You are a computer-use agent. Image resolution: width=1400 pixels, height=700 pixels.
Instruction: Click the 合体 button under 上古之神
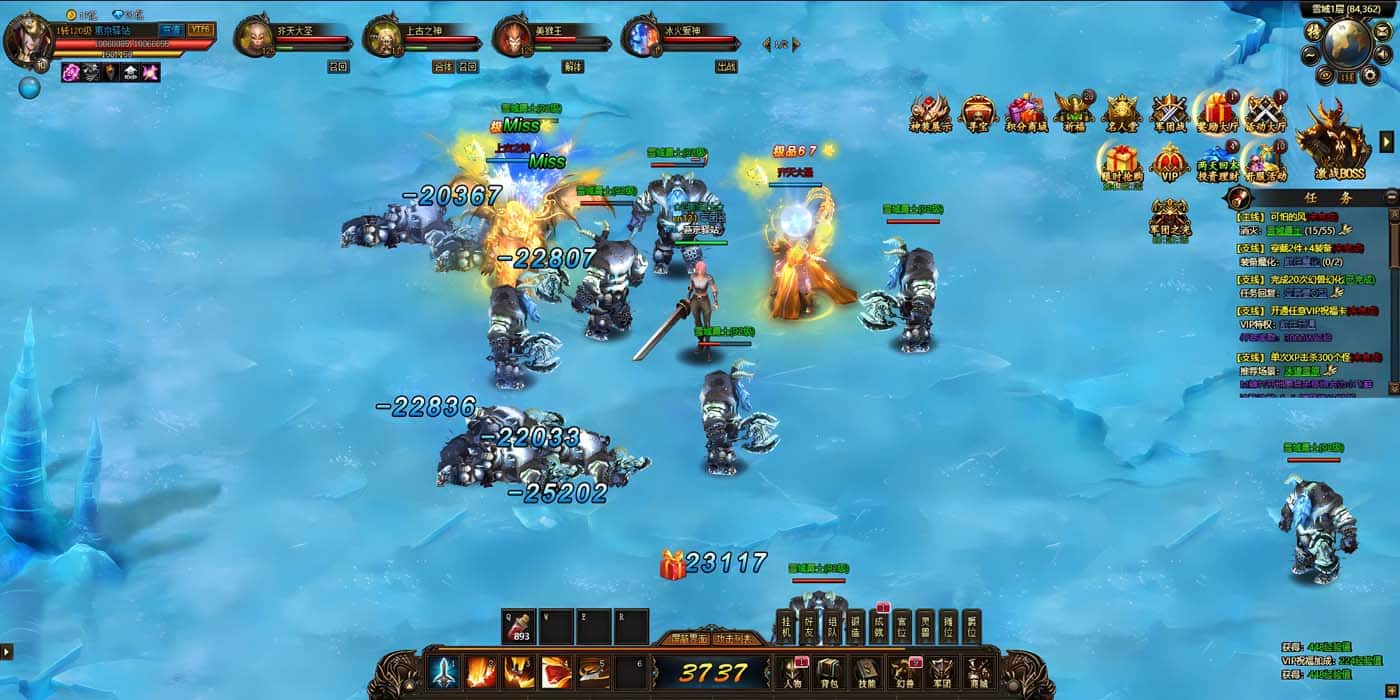(443, 67)
